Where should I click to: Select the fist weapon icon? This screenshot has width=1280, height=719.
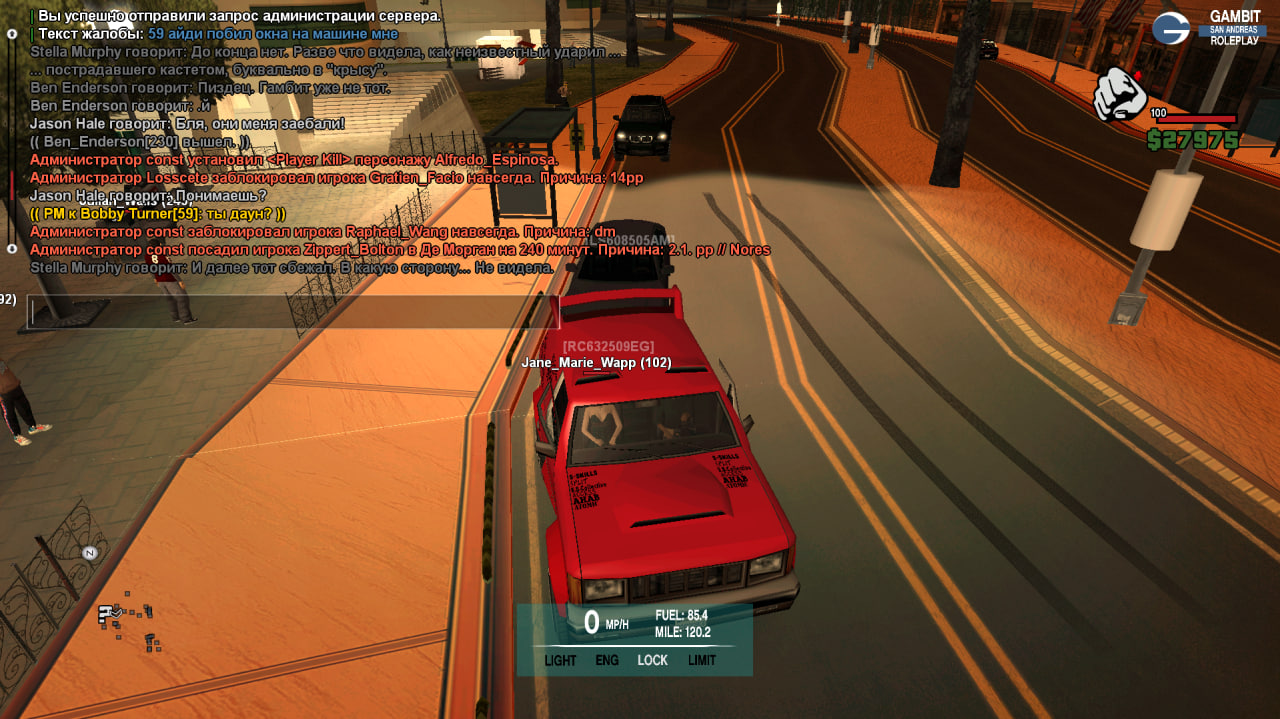click(1119, 95)
